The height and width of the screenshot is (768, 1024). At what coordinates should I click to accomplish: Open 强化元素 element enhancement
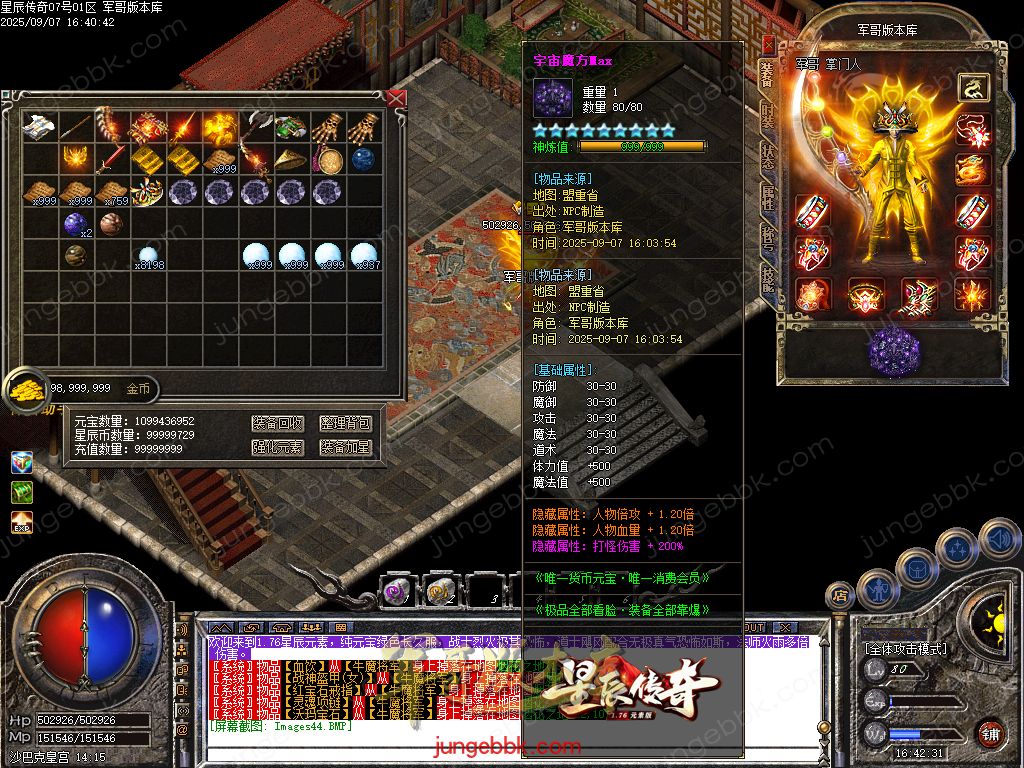click(277, 447)
